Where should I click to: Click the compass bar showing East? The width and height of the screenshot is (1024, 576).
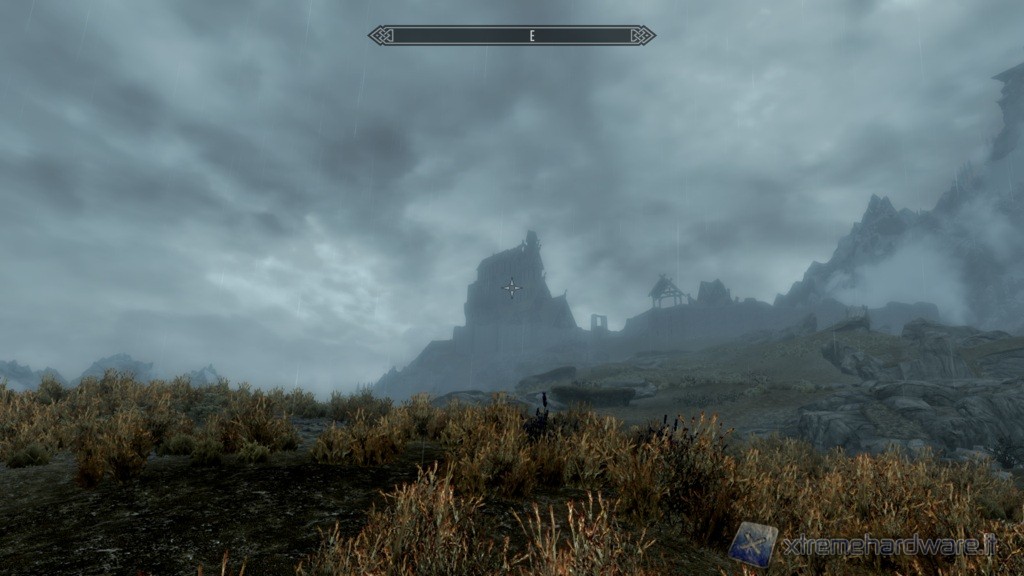512,36
